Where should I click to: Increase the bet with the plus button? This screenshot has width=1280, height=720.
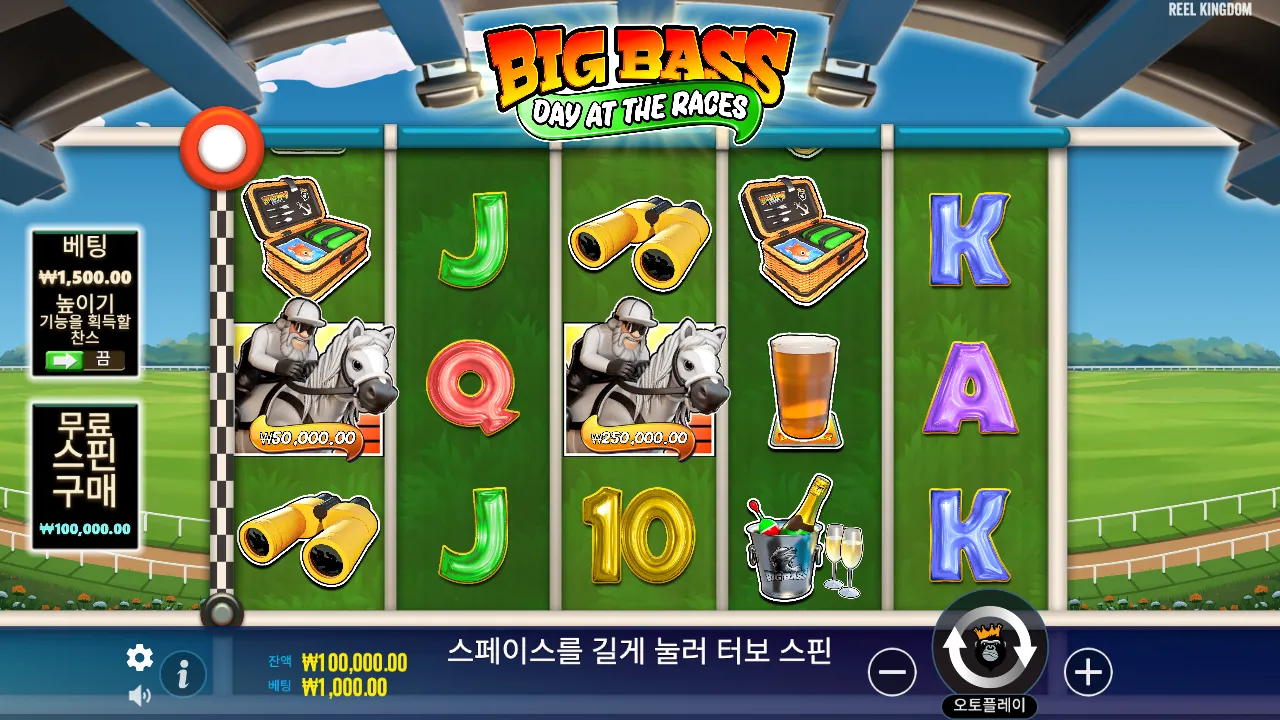point(1088,671)
